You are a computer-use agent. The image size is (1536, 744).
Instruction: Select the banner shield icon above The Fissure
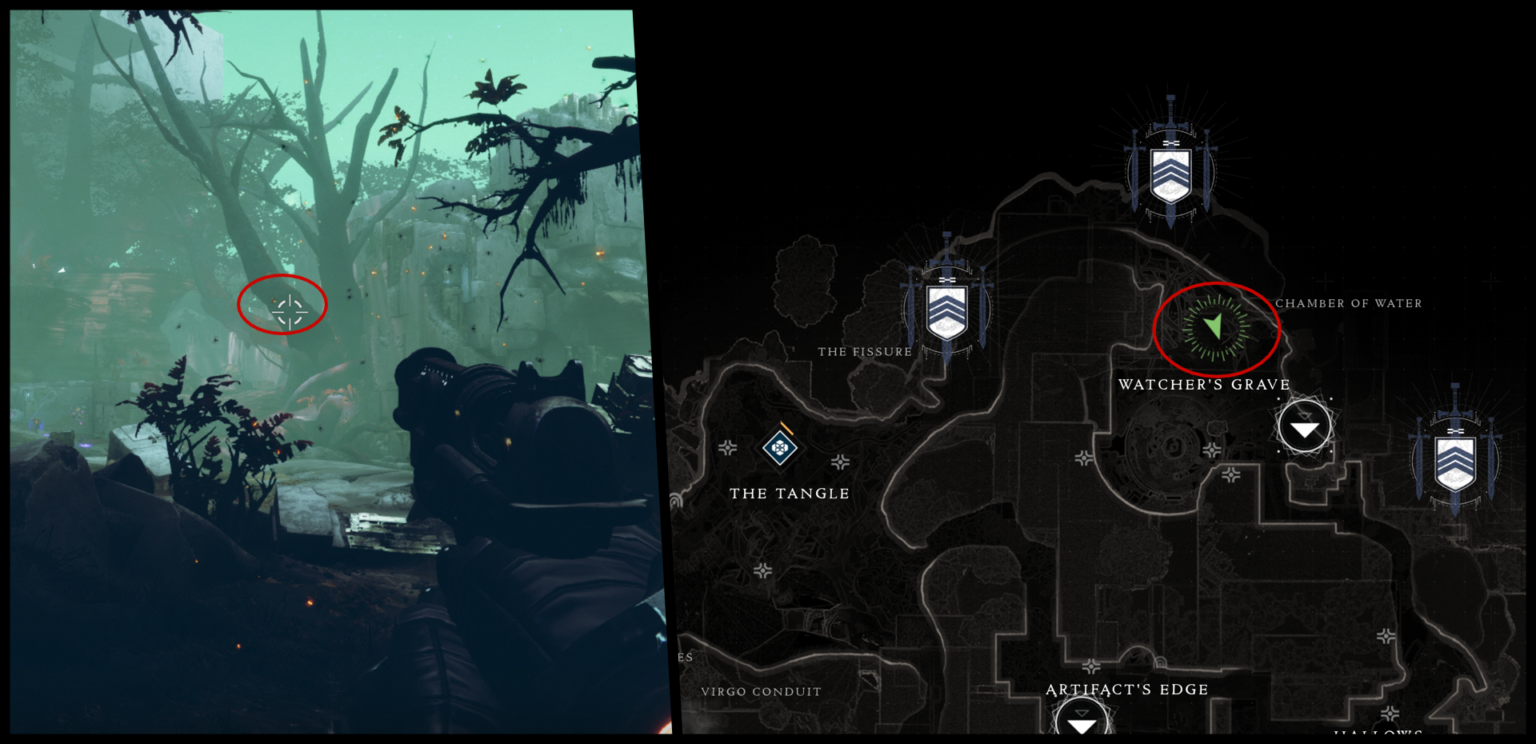point(945,310)
